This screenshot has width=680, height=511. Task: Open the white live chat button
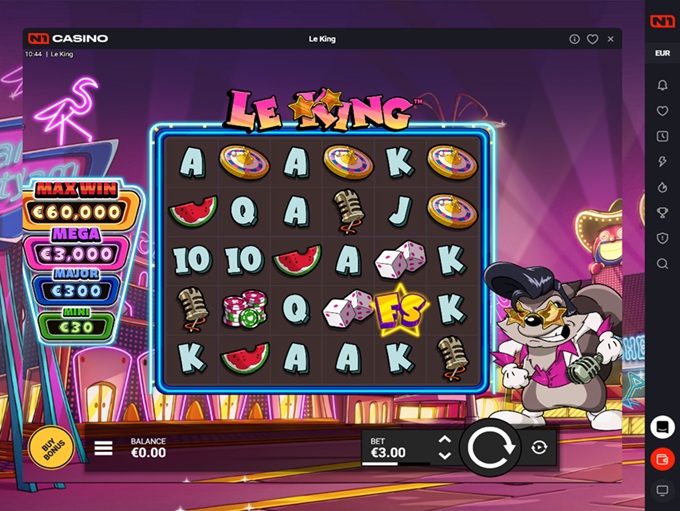(661, 427)
